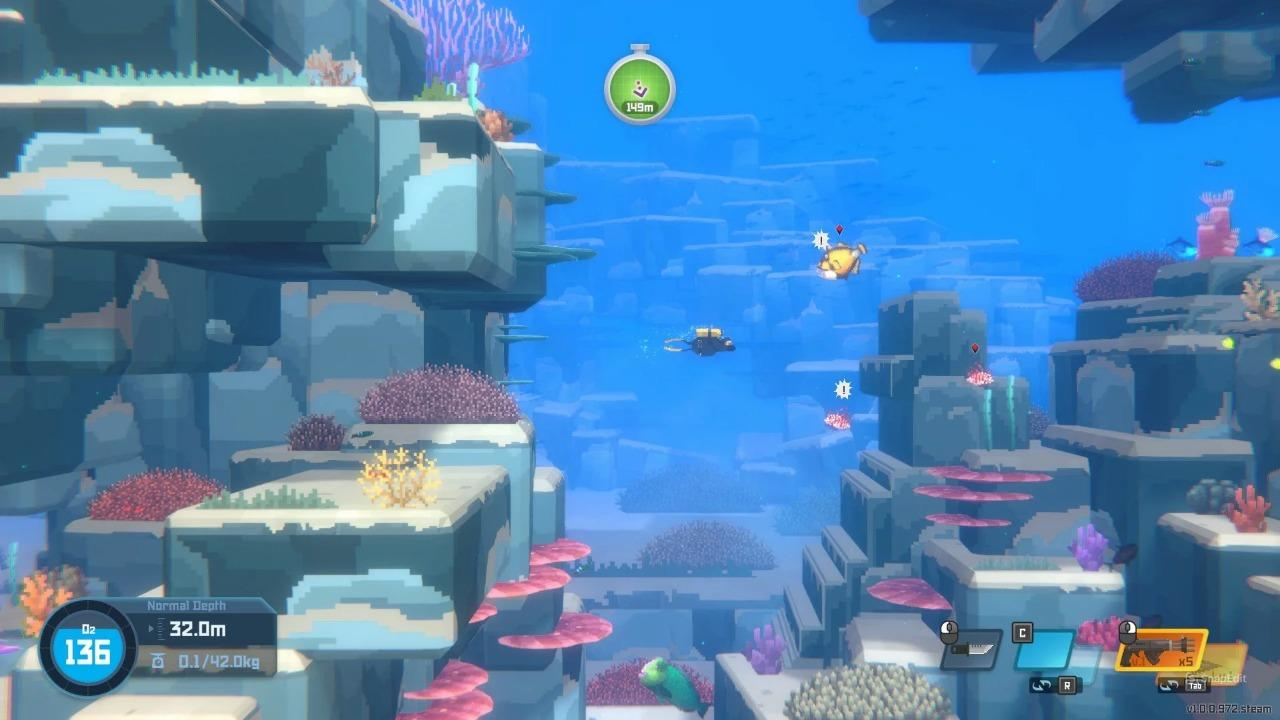Click the weight scale icon near 0.1/42.0kg
The width and height of the screenshot is (1280, 720).
point(157,657)
